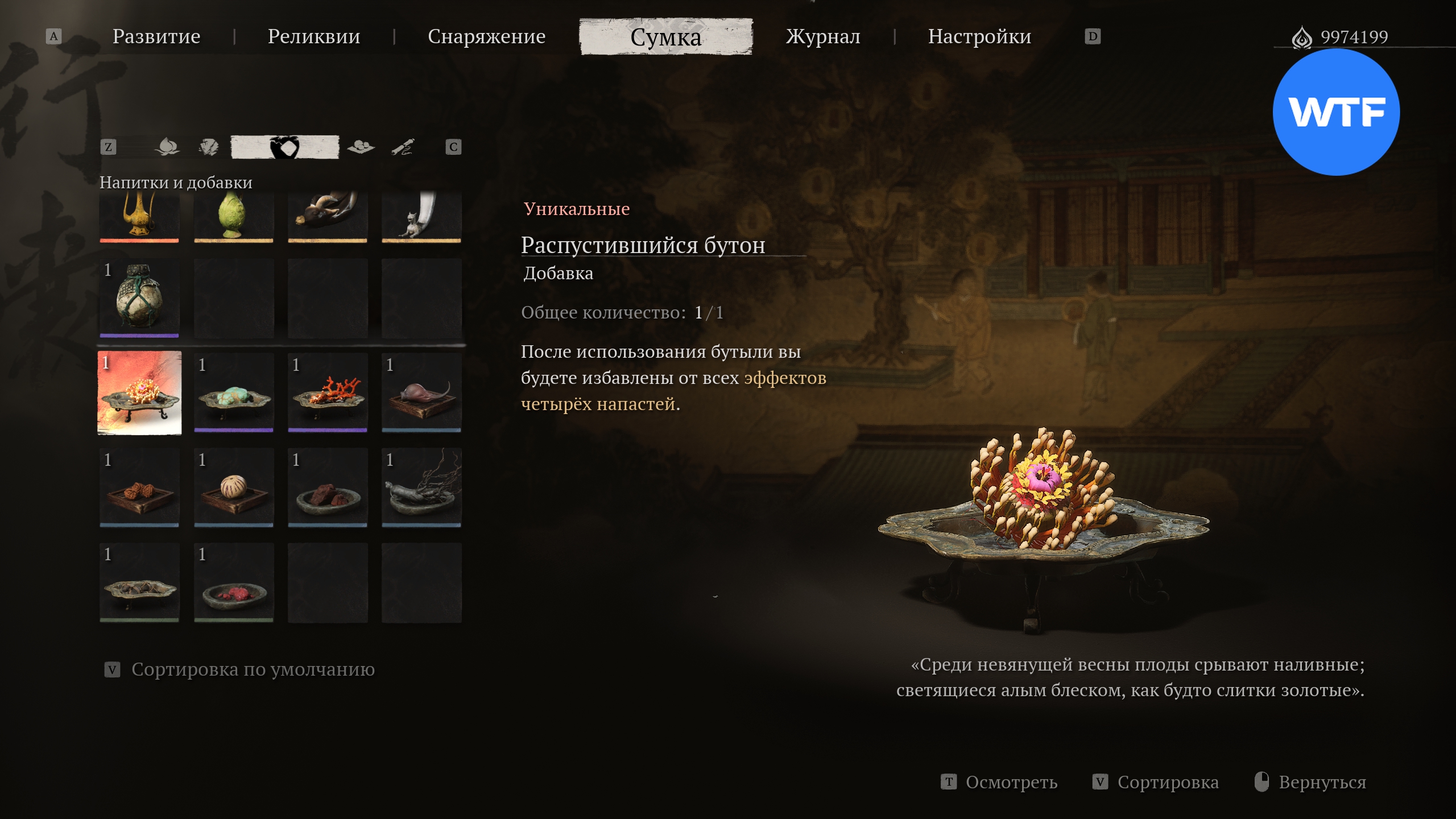Open the Развитие tab
1456x819 pixels.
coord(156,36)
